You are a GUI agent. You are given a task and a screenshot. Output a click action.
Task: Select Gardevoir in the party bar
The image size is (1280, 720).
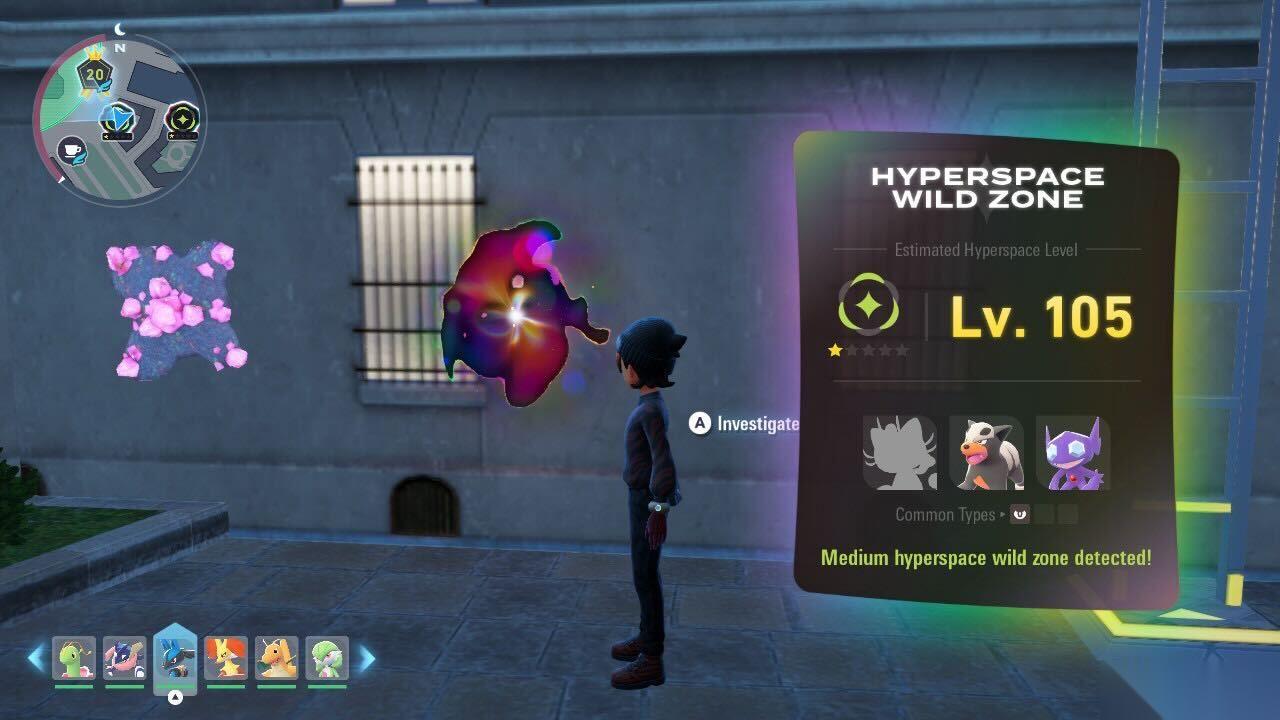tap(327, 658)
